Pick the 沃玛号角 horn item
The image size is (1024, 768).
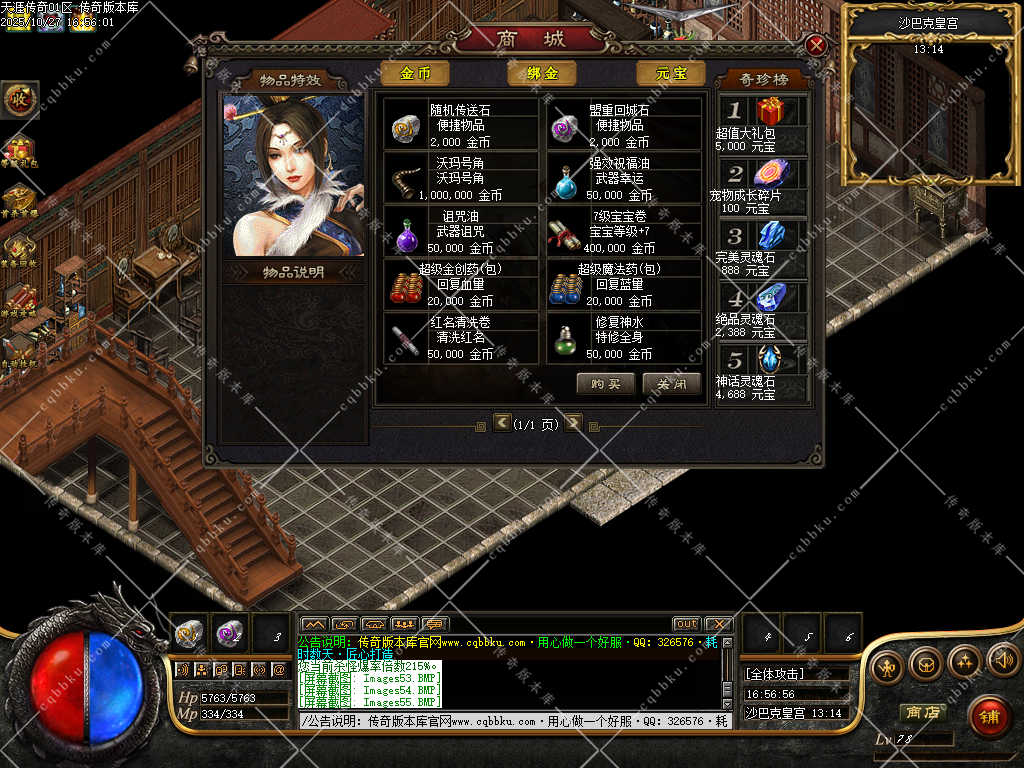click(460, 179)
